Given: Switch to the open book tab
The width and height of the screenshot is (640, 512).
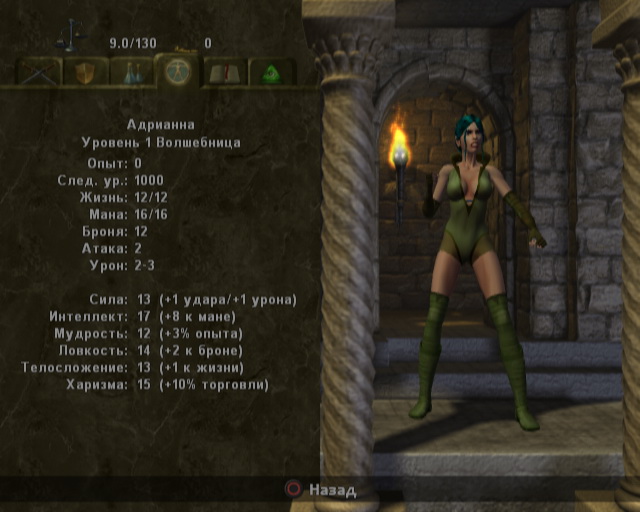Looking at the screenshot, I should click(225, 71).
